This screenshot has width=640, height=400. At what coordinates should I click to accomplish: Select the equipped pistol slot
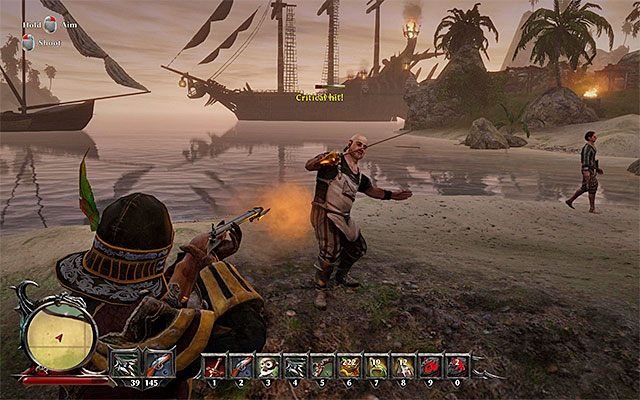tap(160, 363)
